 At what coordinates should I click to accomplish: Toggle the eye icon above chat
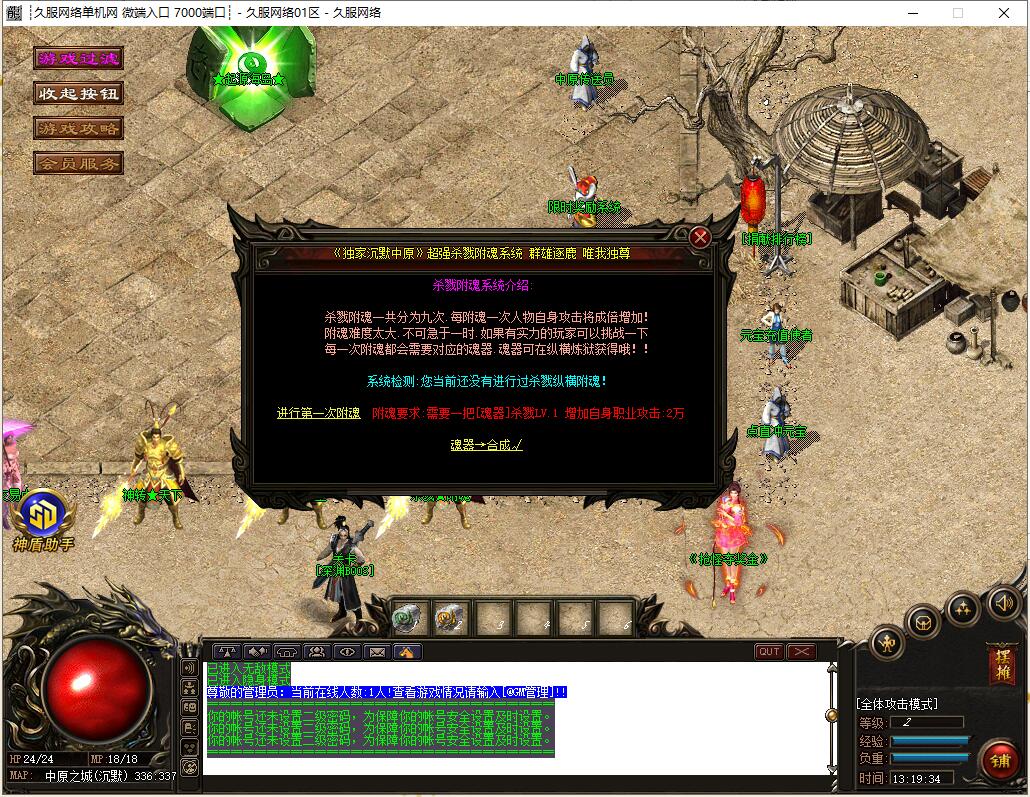(347, 652)
